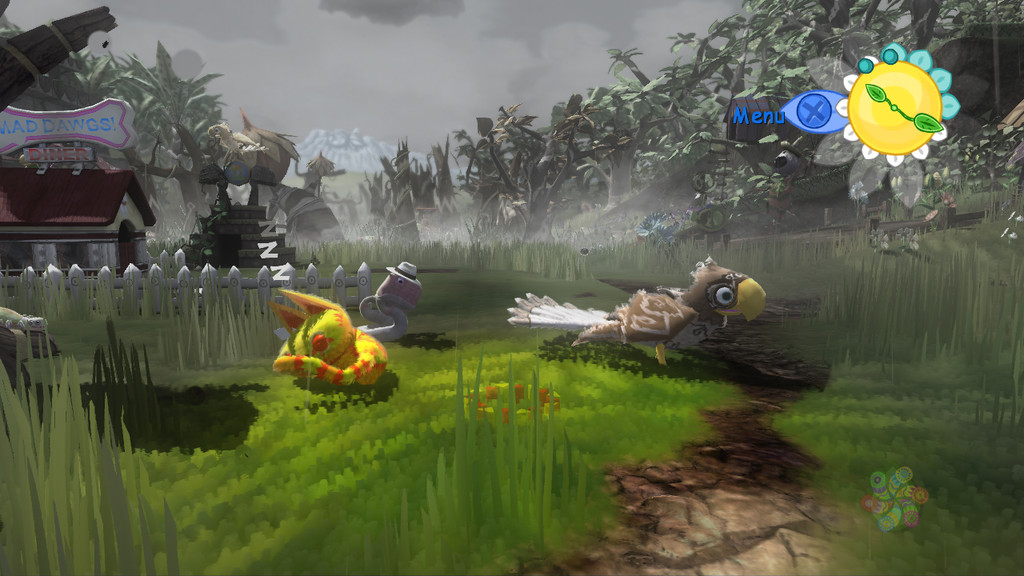Open the Menu label beside the sun

[x=759, y=115]
